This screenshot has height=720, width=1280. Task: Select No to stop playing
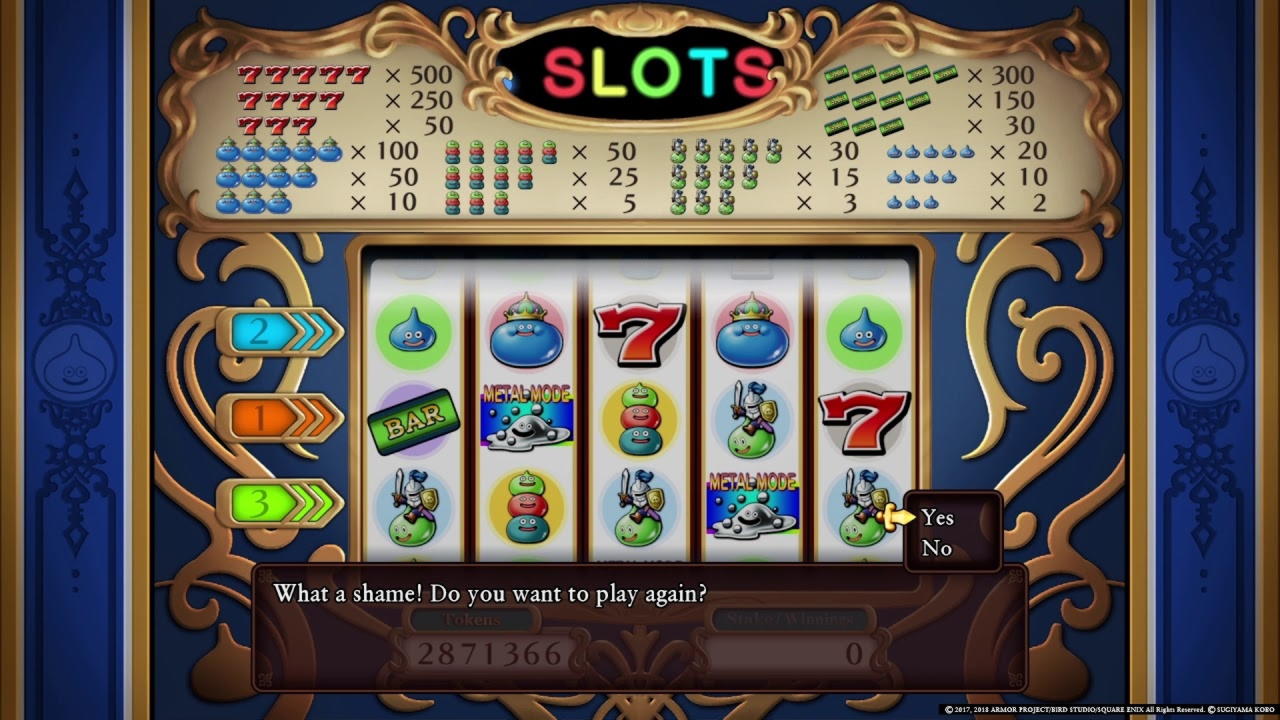point(936,548)
